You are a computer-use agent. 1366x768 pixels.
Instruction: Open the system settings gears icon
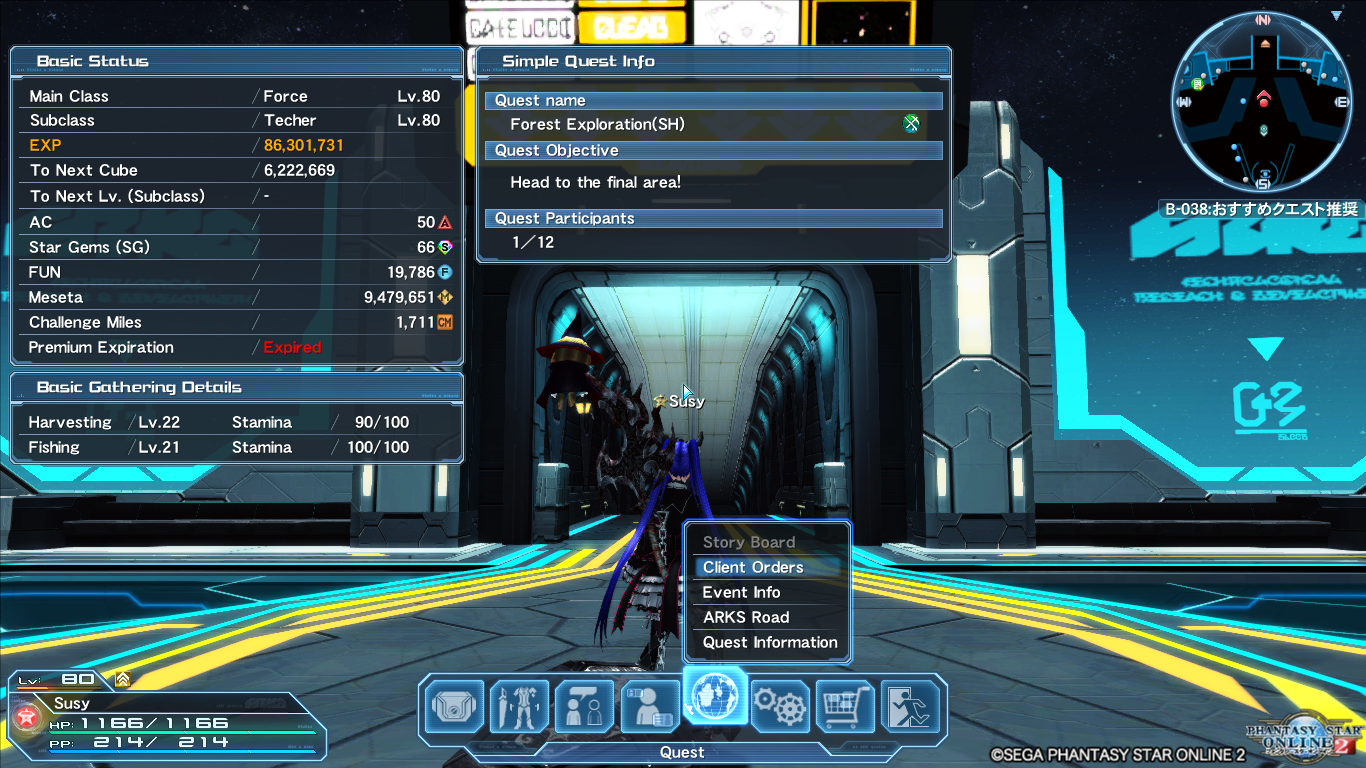tap(781, 706)
